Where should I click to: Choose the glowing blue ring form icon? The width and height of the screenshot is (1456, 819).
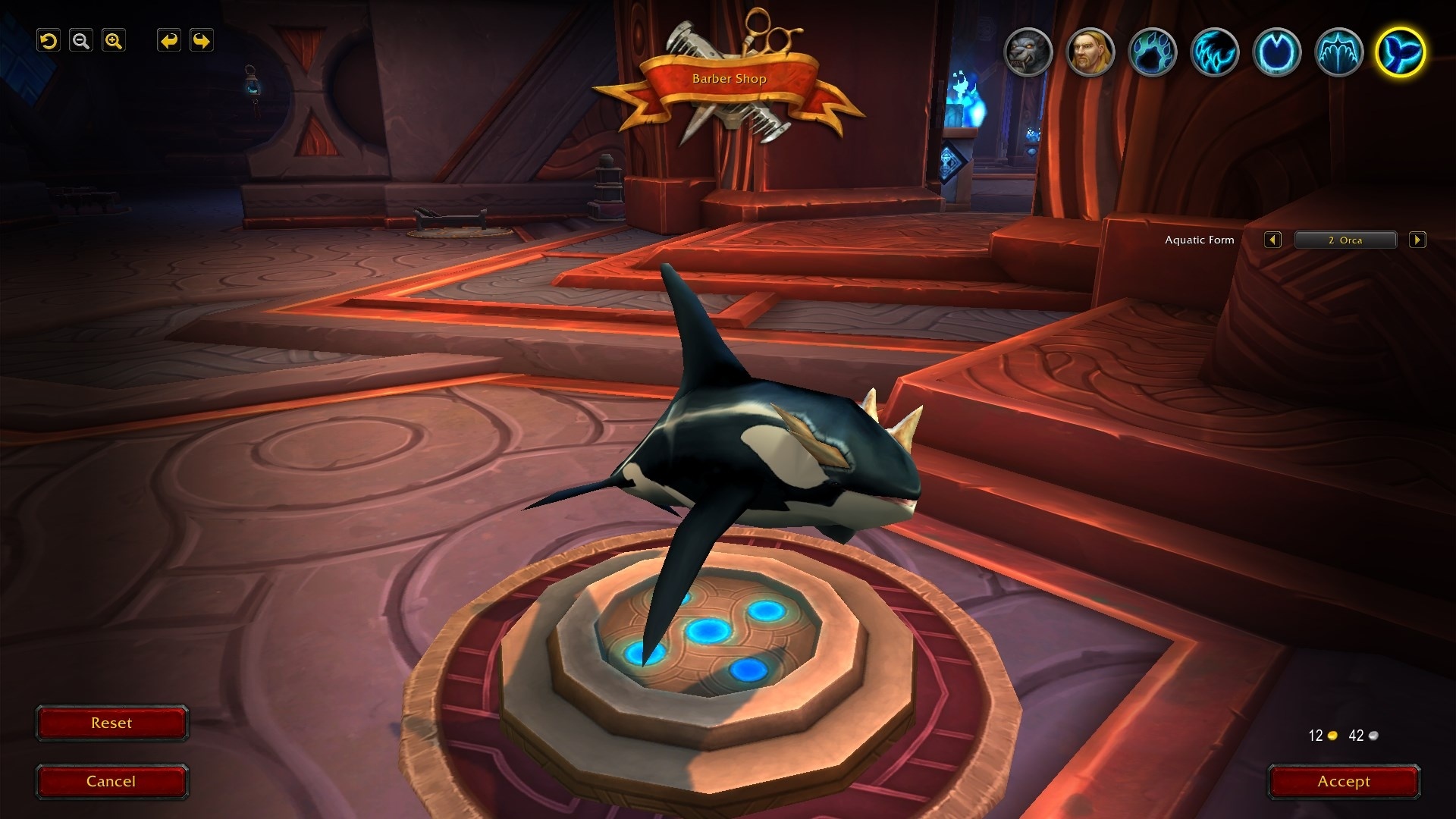(x=1276, y=52)
